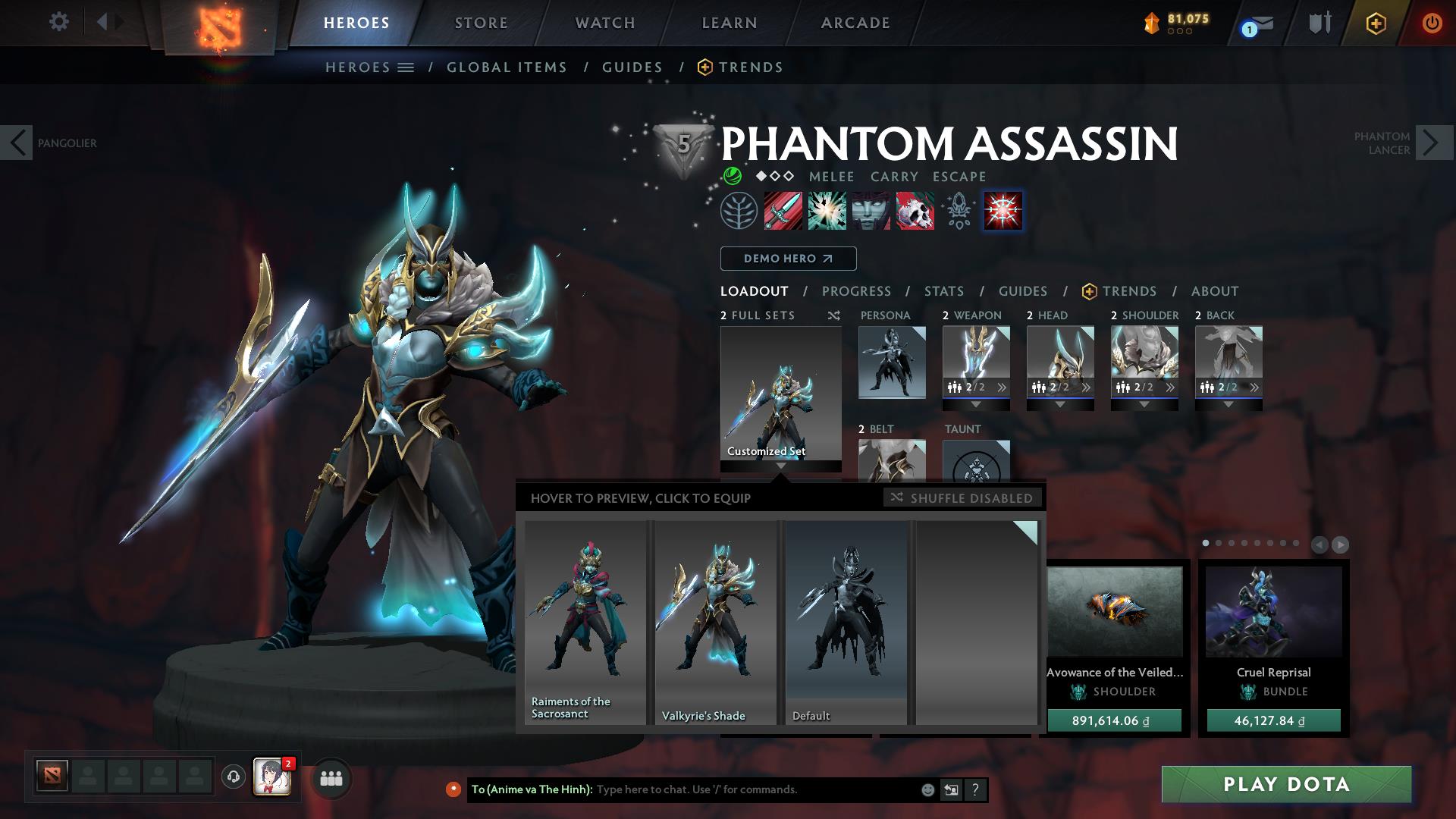Click the armory swords icon top right
This screenshot has width=1456, height=819.
tap(1319, 23)
